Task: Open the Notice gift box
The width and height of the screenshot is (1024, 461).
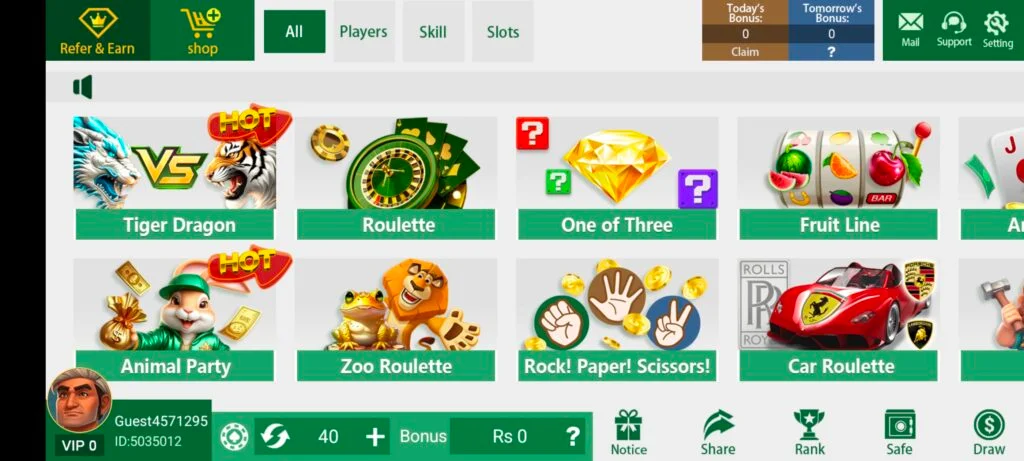Action: 628,431
